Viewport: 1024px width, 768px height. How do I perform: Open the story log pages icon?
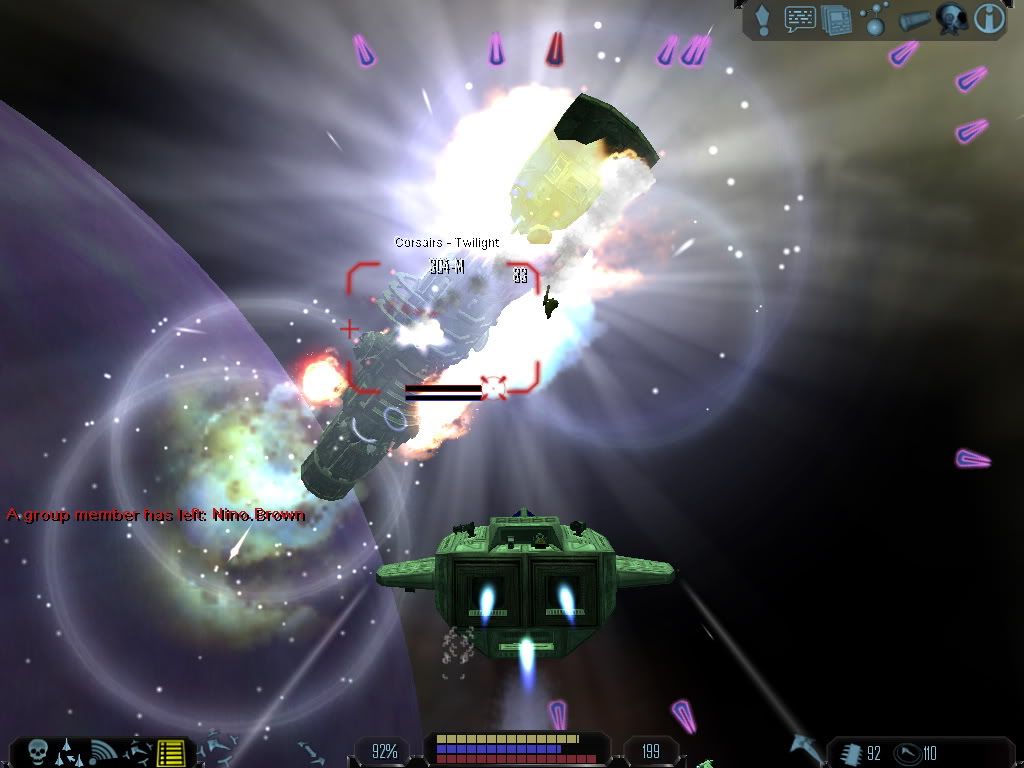[835, 19]
